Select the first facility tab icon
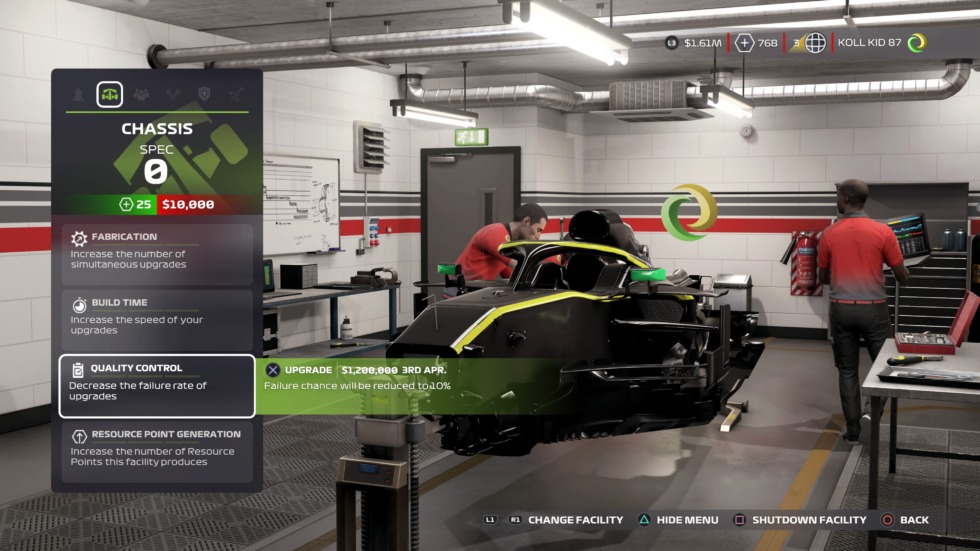This screenshot has height=551, width=980. 78,94
